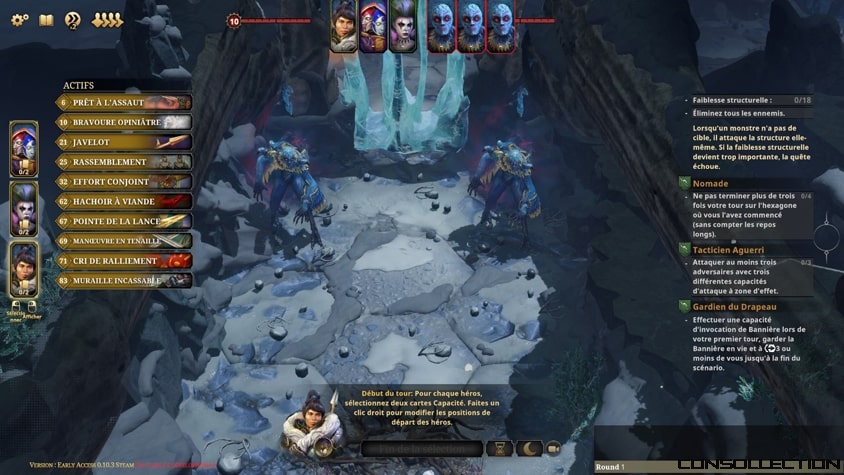Choose the Hachoir à viande card
This screenshot has height=475, width=844.
[124, 202]
